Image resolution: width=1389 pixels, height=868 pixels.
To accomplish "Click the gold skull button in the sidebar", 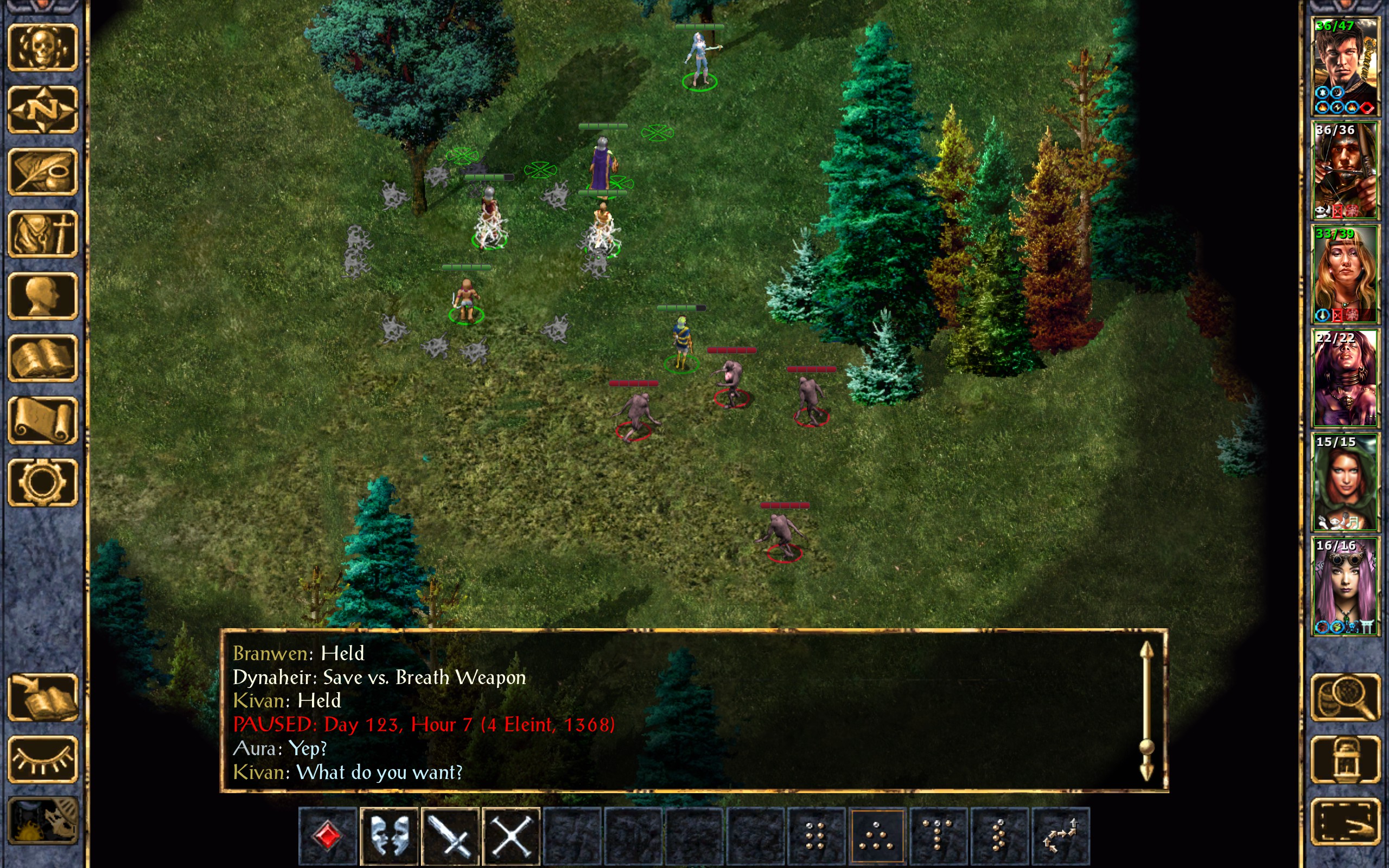I will [42, 48].
